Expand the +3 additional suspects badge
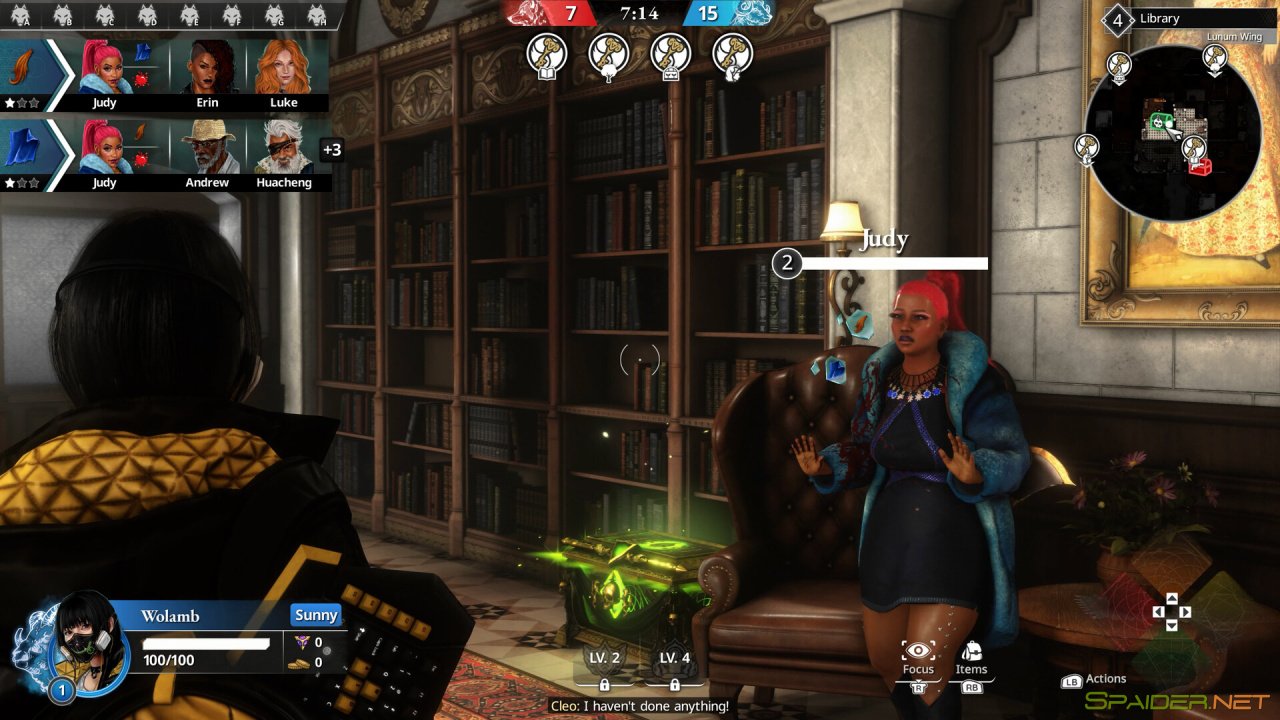 331,150
